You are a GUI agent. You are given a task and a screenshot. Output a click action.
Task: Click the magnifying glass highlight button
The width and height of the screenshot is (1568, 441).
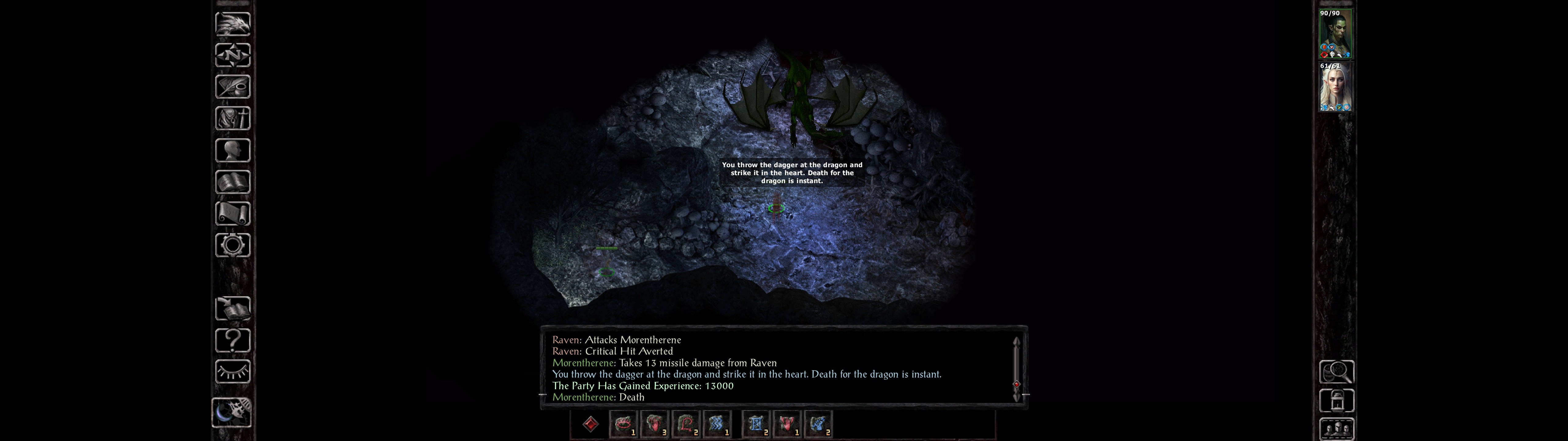pyautogui.click(x=1337, y=371)
